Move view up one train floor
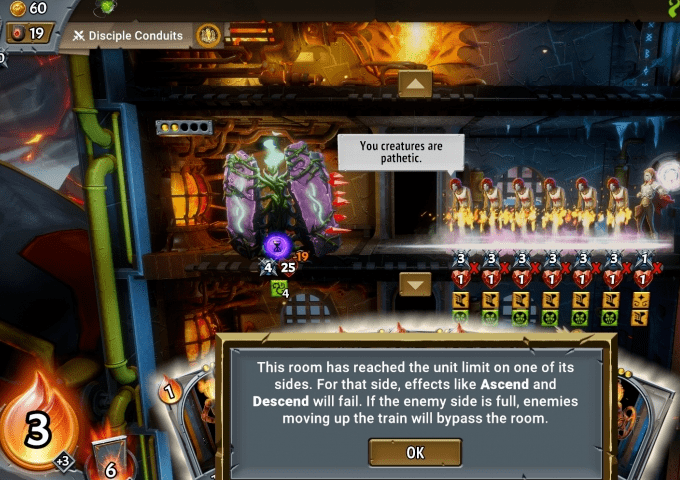This screenshot has height=480, width=680. pos(415,83)
